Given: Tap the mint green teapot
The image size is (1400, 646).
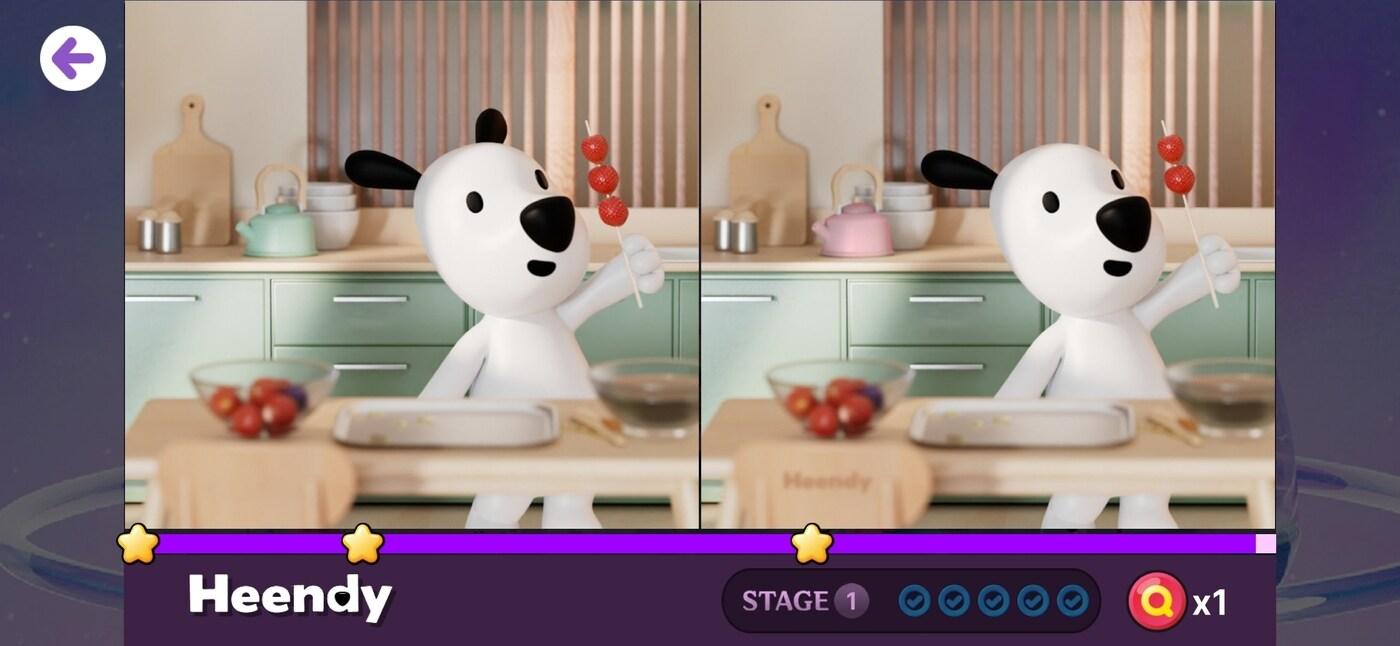Looking at the screenshot, I should pos(277,229).
